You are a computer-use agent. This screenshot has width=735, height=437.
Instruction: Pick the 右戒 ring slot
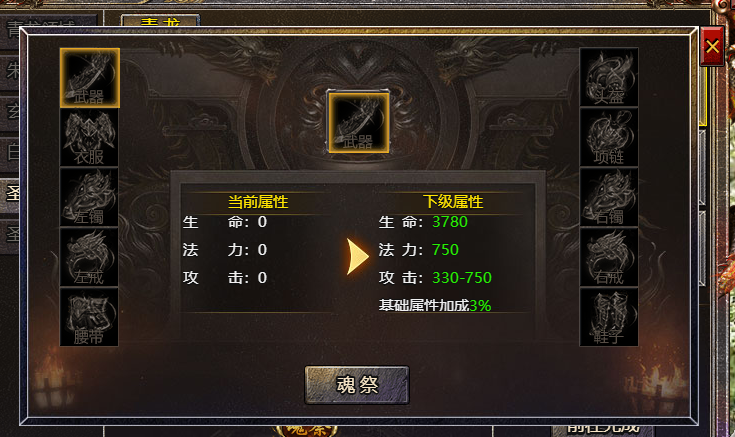[x=609, y=257]
